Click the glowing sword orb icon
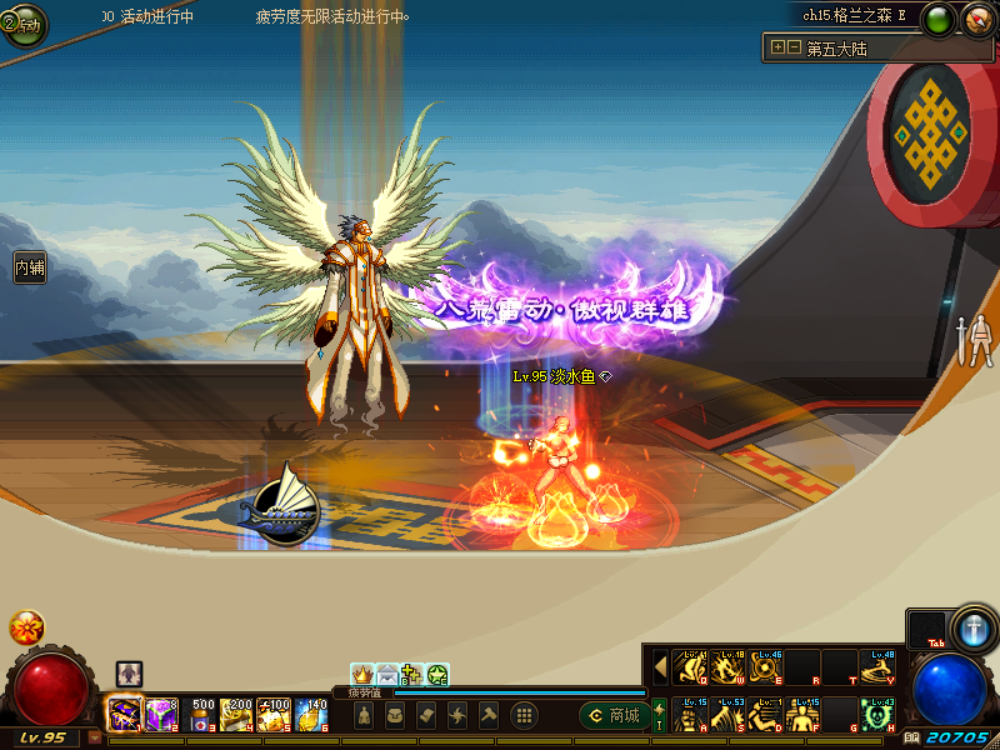This screenshot has width=1000, height=750. pos(974,630)
